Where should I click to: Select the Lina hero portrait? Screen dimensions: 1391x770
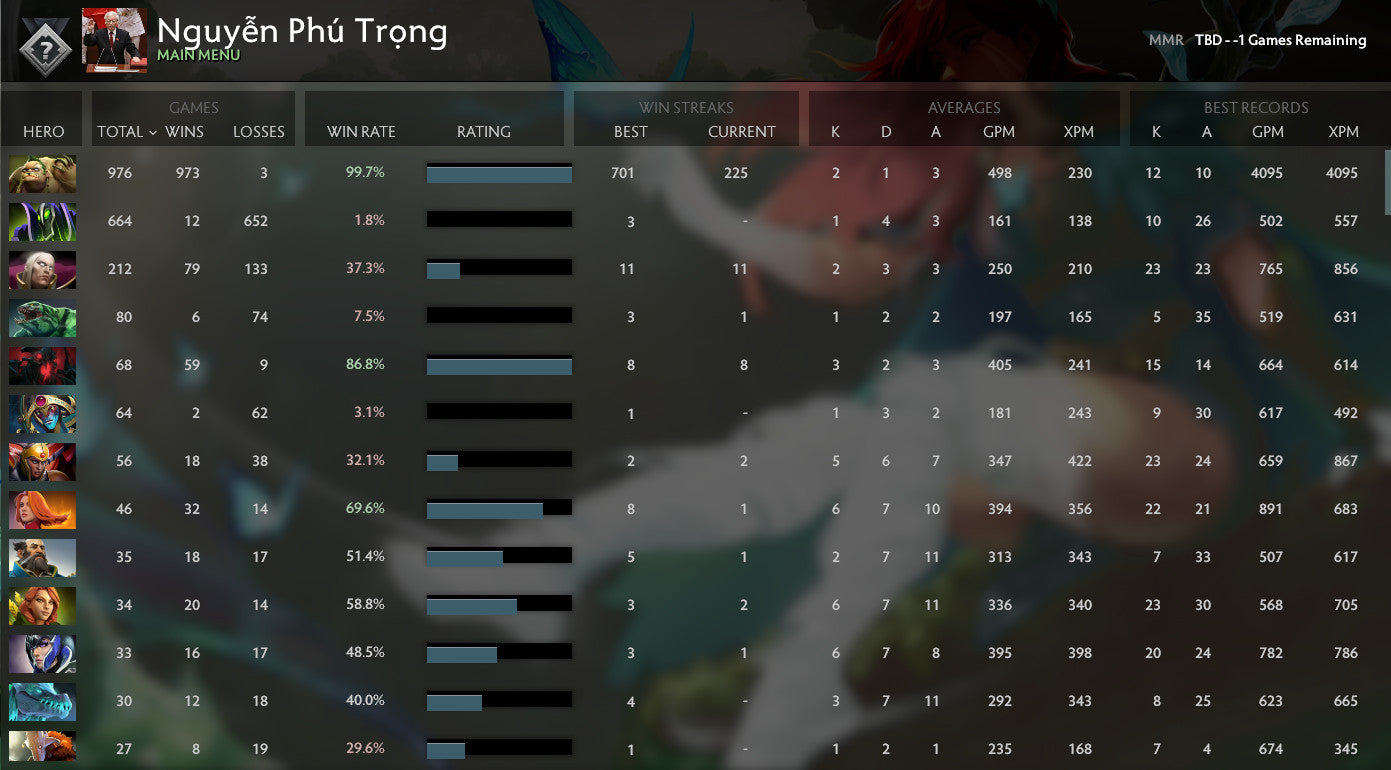pos(42,509)
